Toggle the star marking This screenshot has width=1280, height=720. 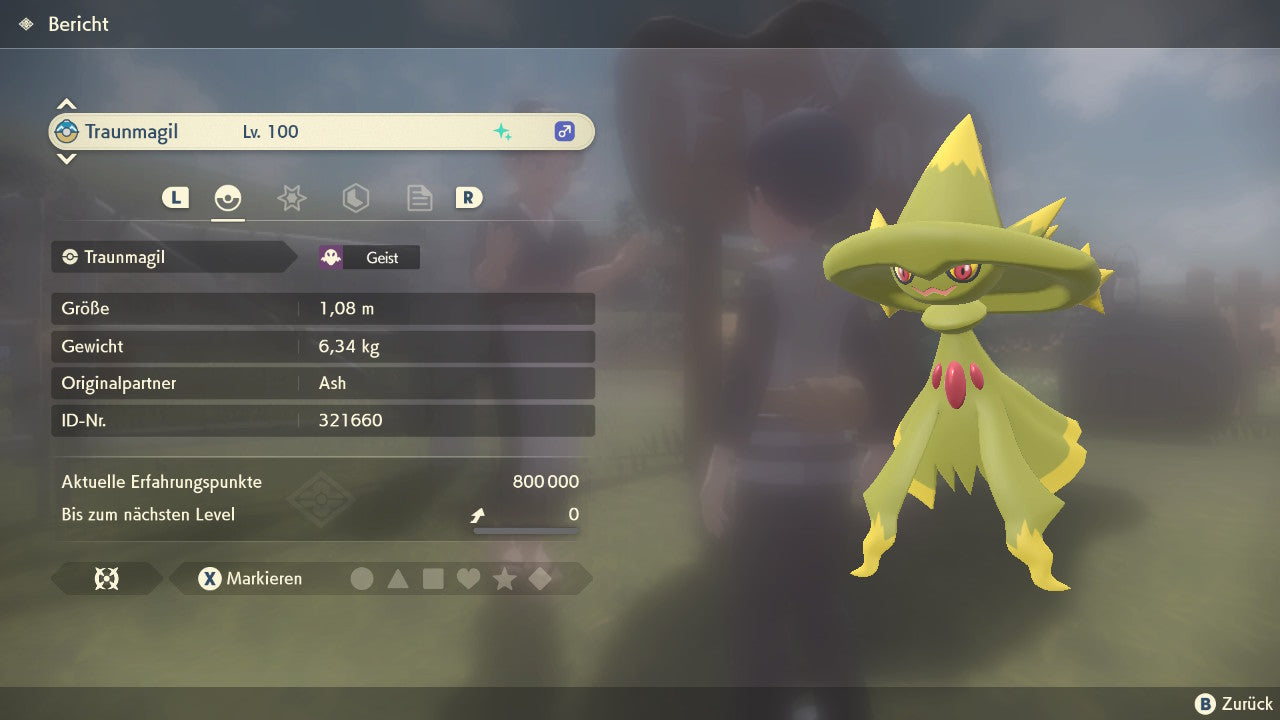pos(504,578)
